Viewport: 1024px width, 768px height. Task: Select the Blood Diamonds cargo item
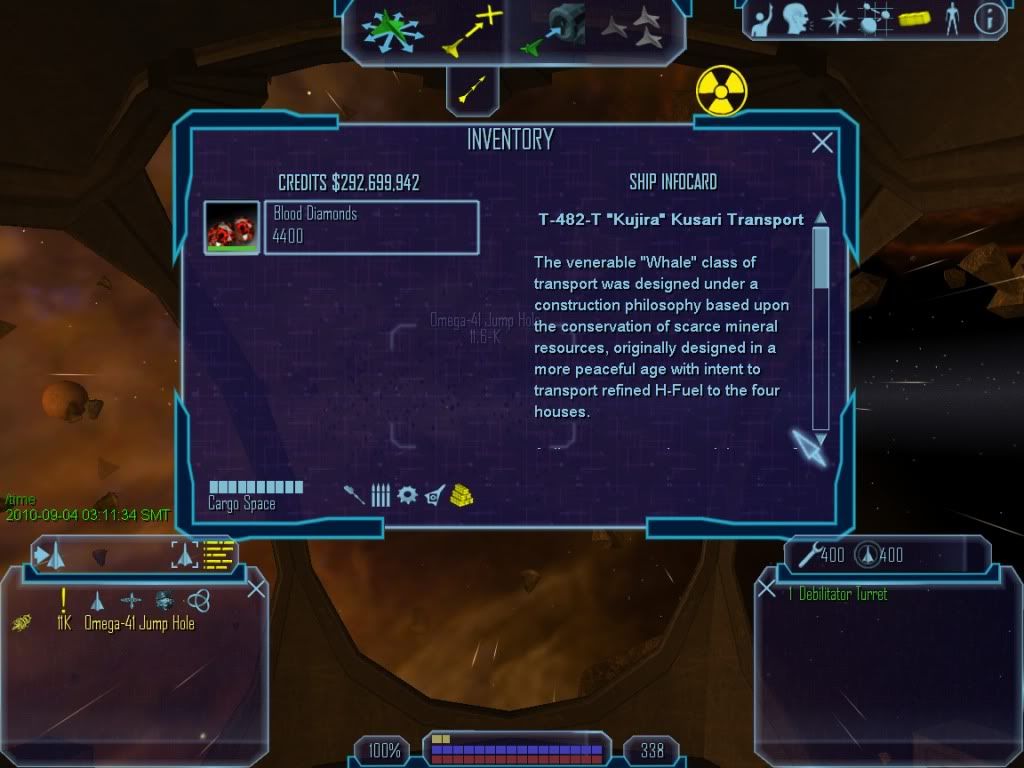(370, 227)
